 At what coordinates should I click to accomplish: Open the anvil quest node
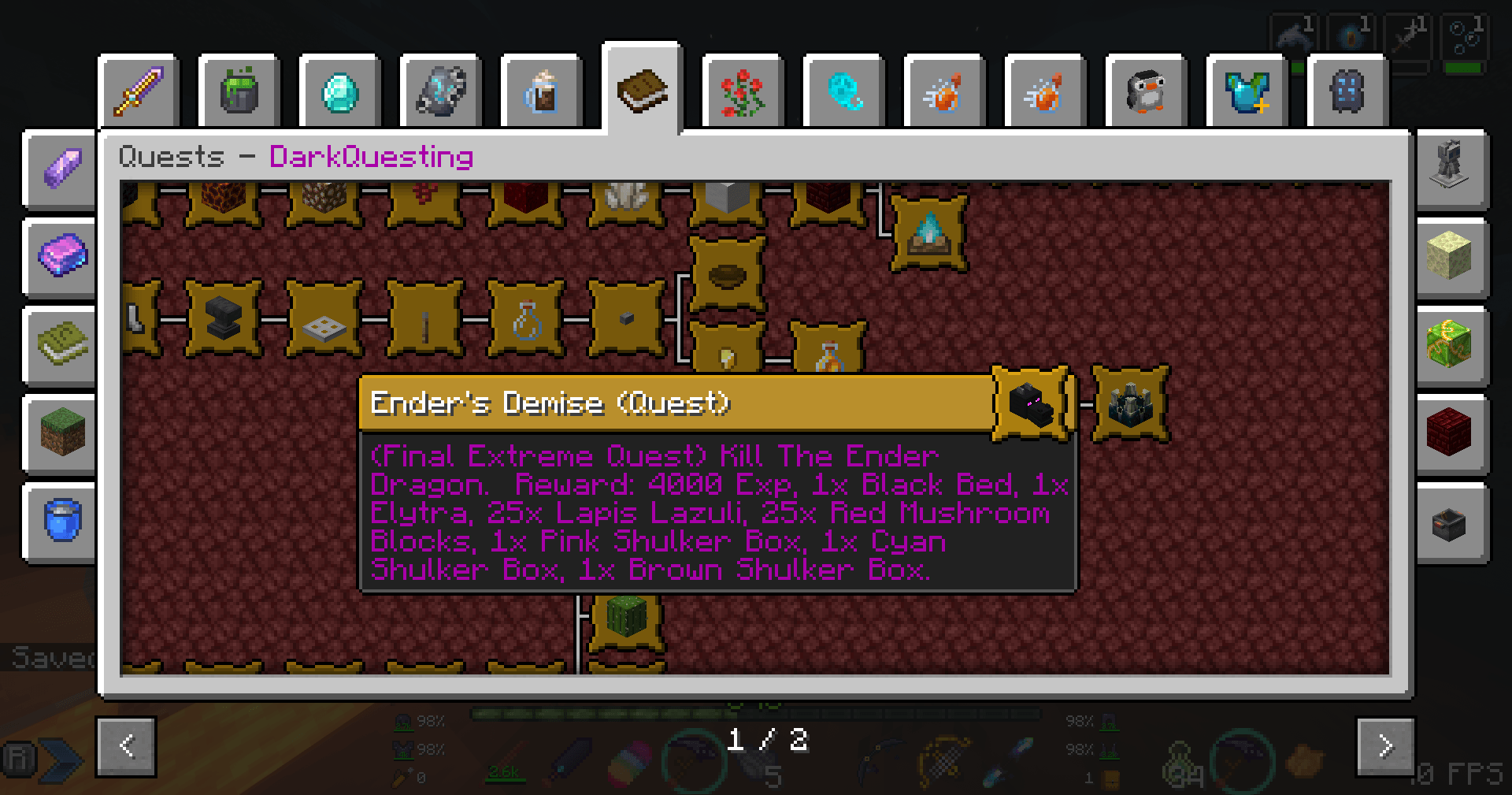(224, 319)
